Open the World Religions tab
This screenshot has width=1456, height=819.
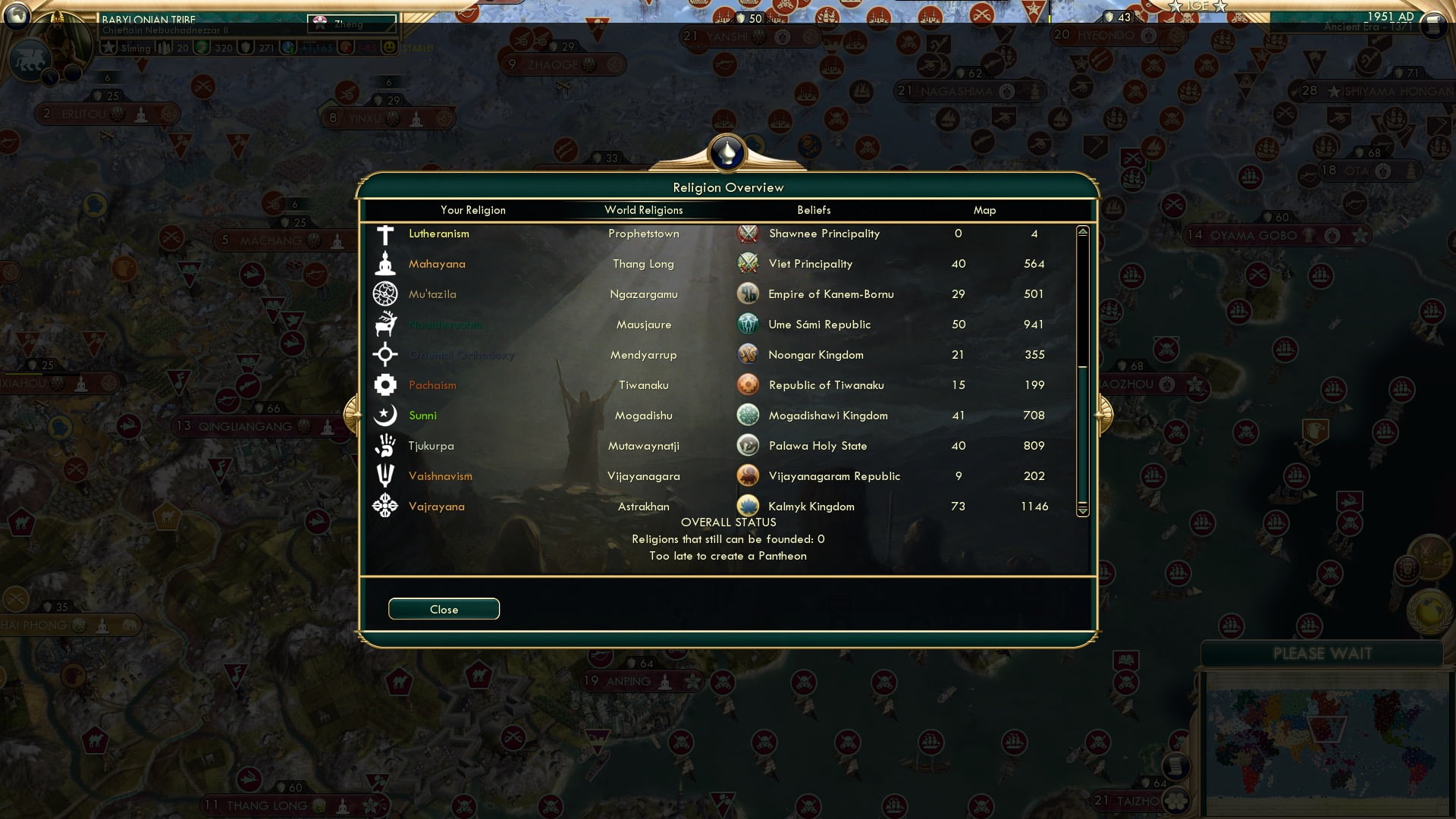[x=643, y=210]
